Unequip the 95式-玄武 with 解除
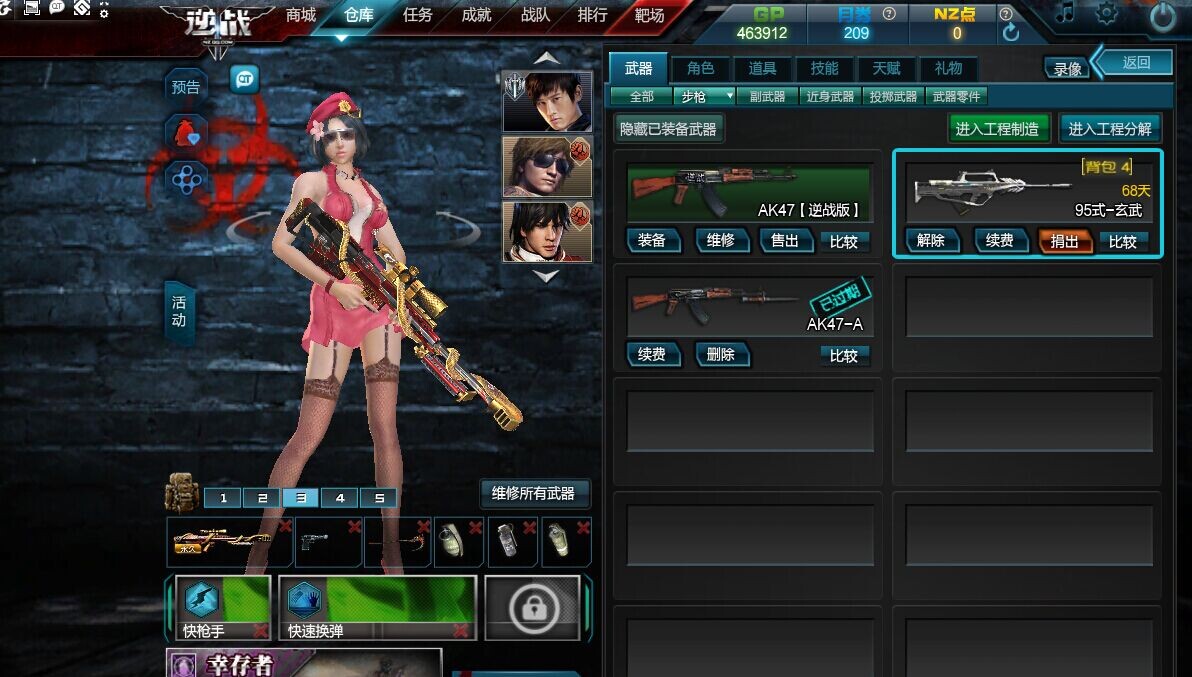The image size is (1192, 677). [931, 241]
